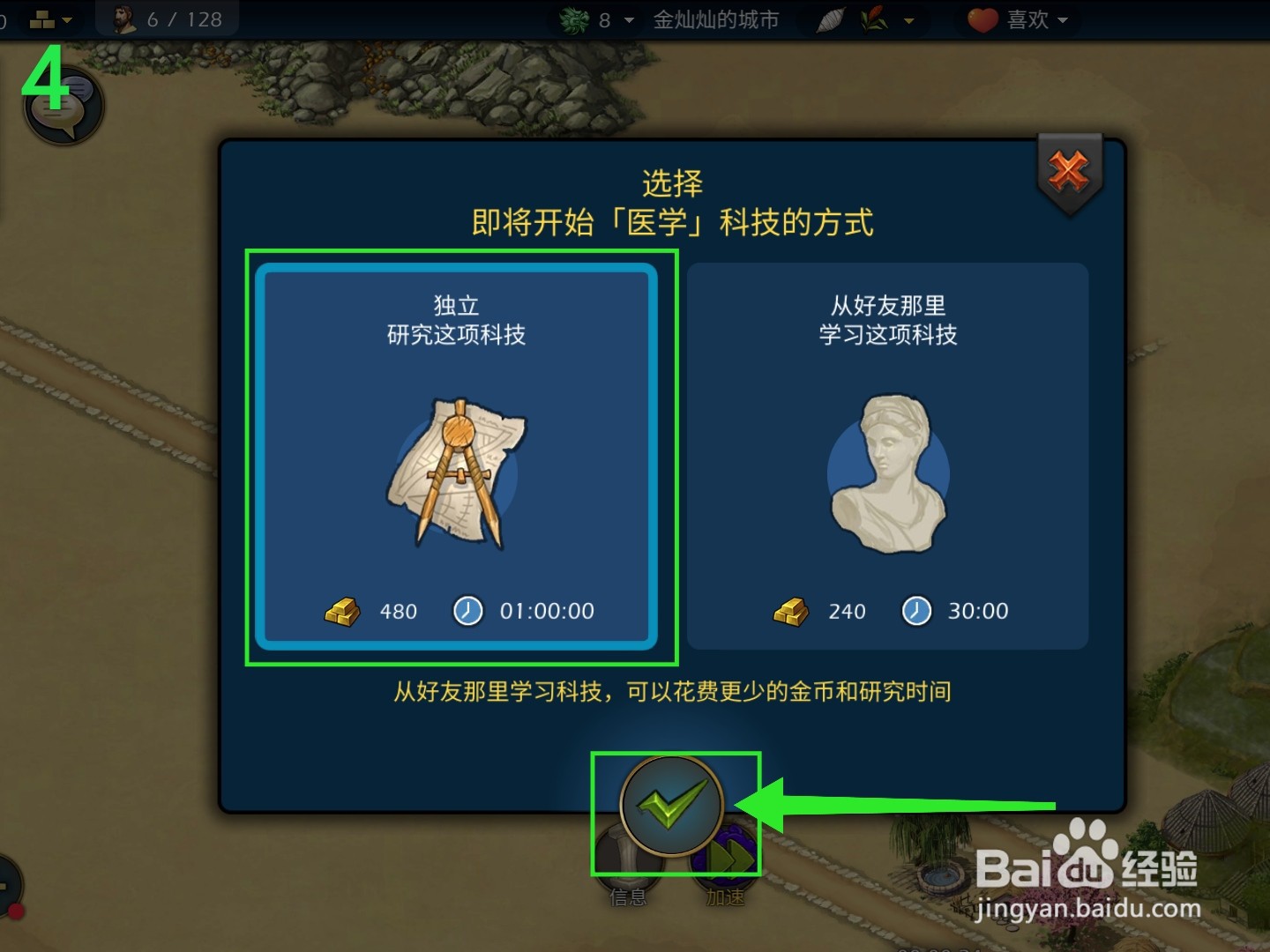Select the 8 tree resource counter

coord(589,20)
